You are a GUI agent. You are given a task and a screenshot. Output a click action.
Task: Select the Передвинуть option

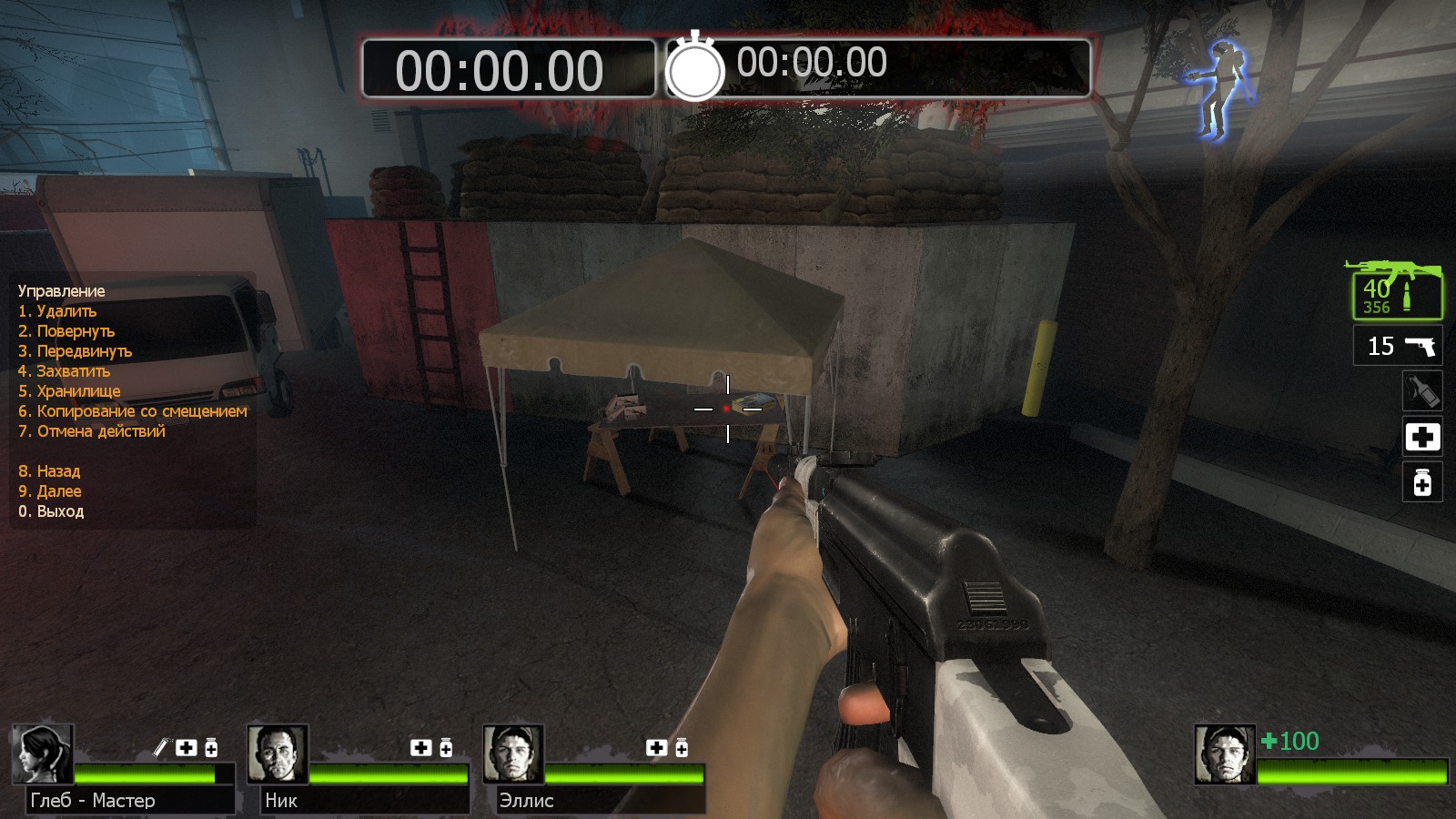pyautogui.click(x=75, y=351)
